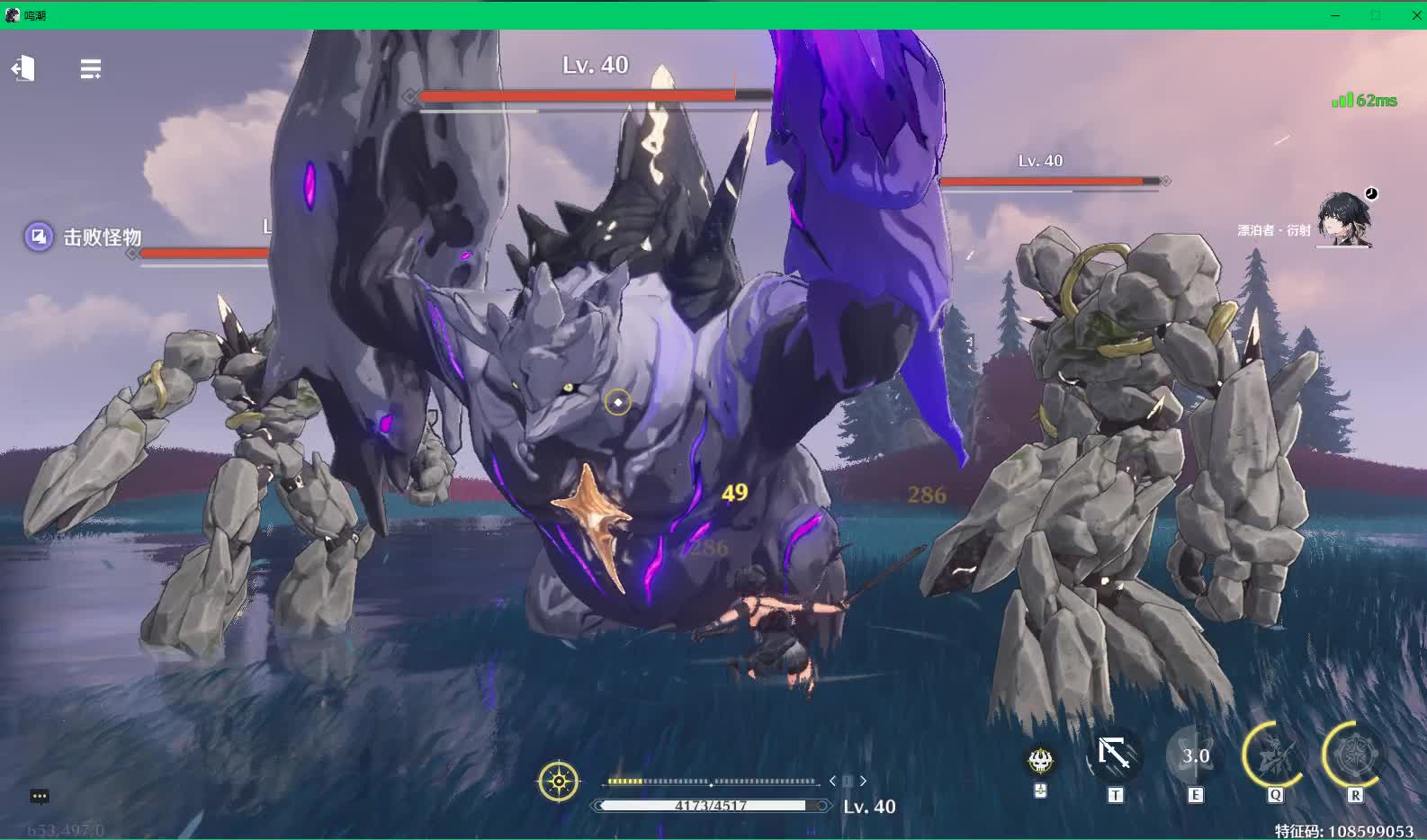1427x840 pixels.
Task: Click the left arrow next to the energy bar
Action: click(x=832, y=782)
